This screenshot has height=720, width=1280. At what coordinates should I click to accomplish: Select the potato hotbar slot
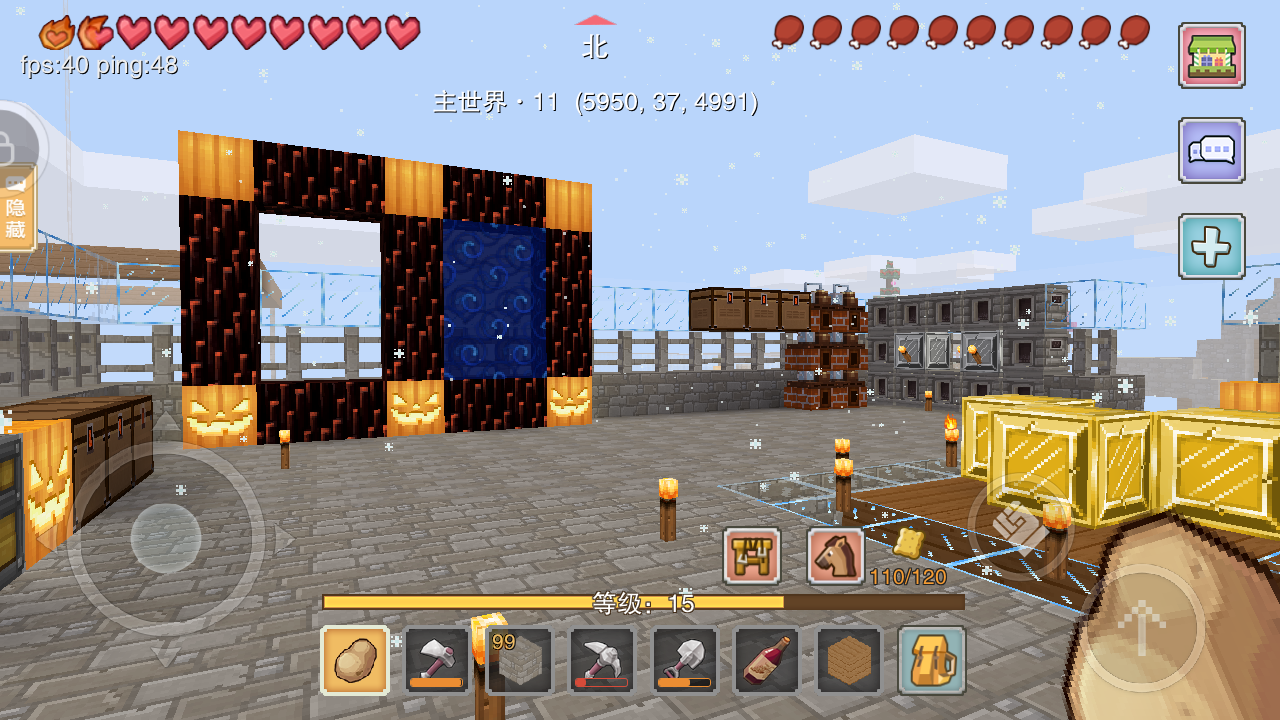point(355,660)
